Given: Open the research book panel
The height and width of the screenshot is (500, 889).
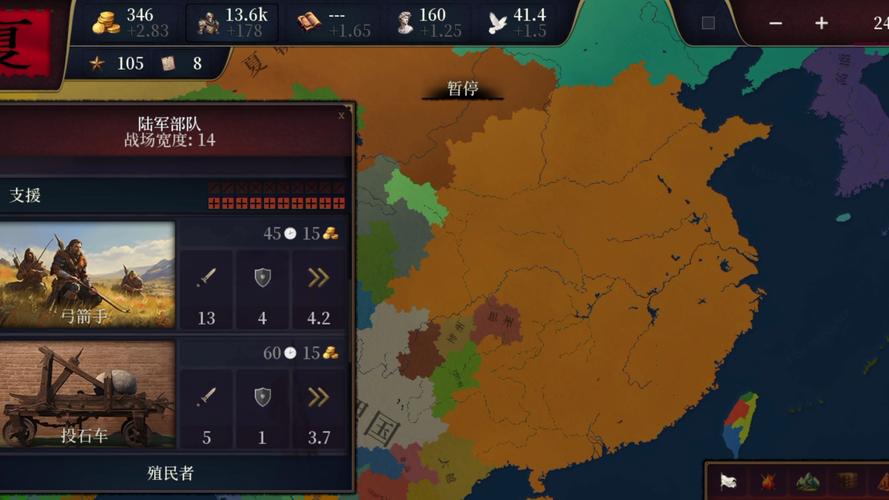Looking at the screenshot, I should coord(334,22).
